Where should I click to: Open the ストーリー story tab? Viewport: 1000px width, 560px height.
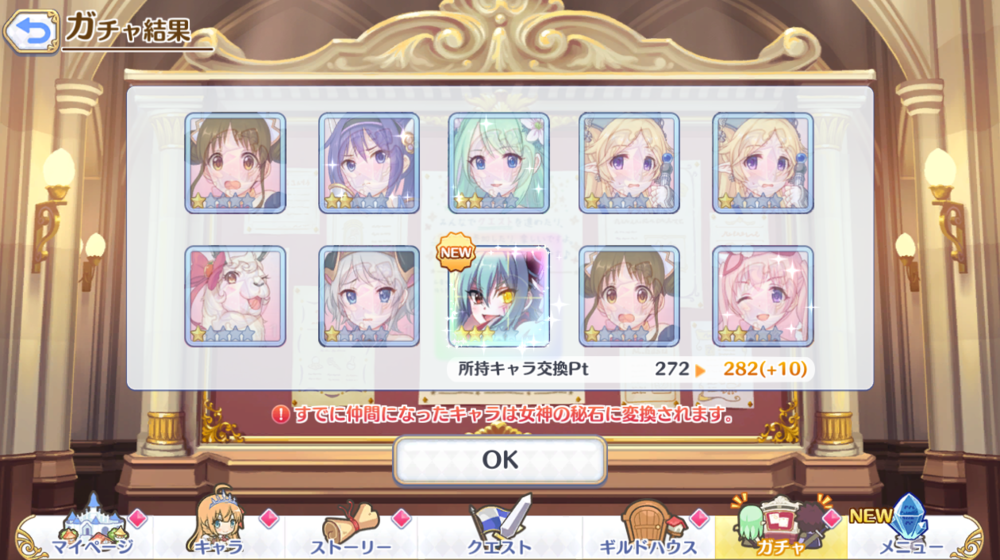coord(350,530)
